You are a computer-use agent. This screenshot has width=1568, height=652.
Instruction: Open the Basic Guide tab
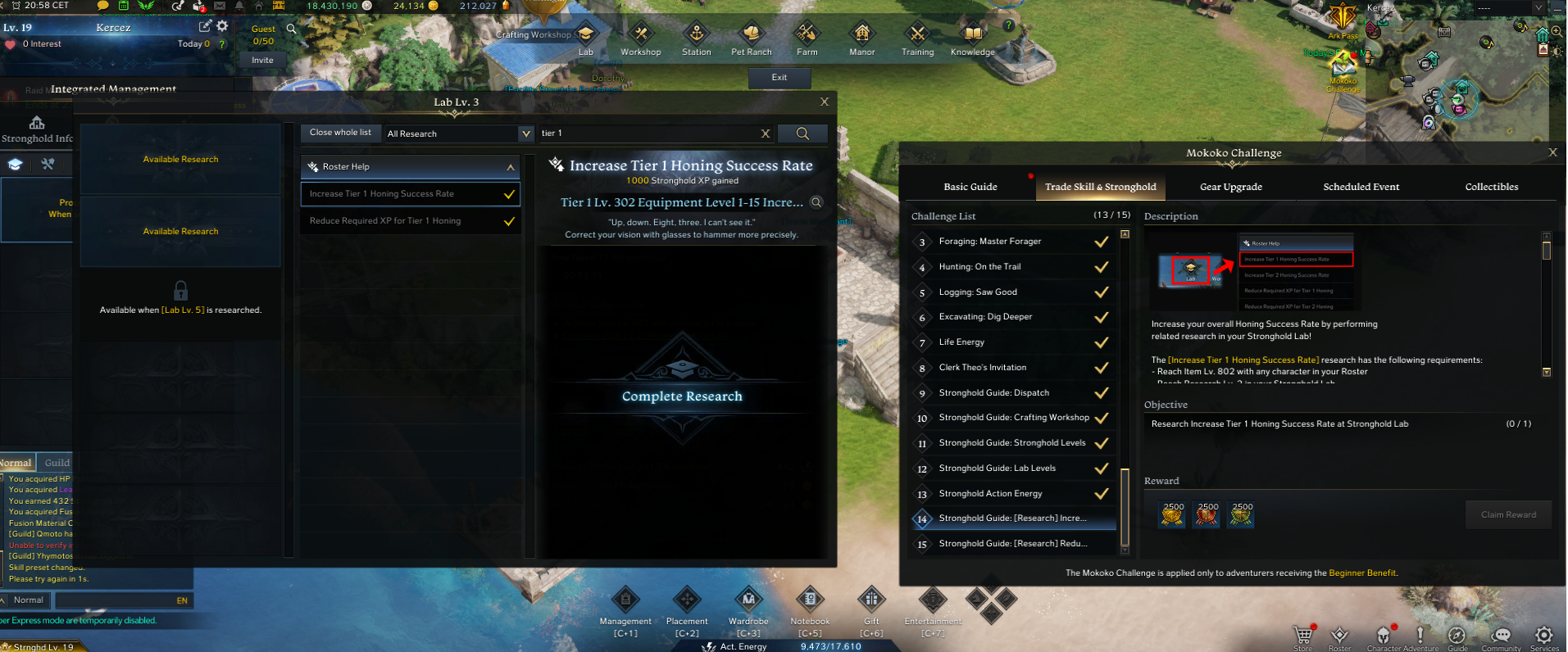pyautogui.click(x=970, y=187)
